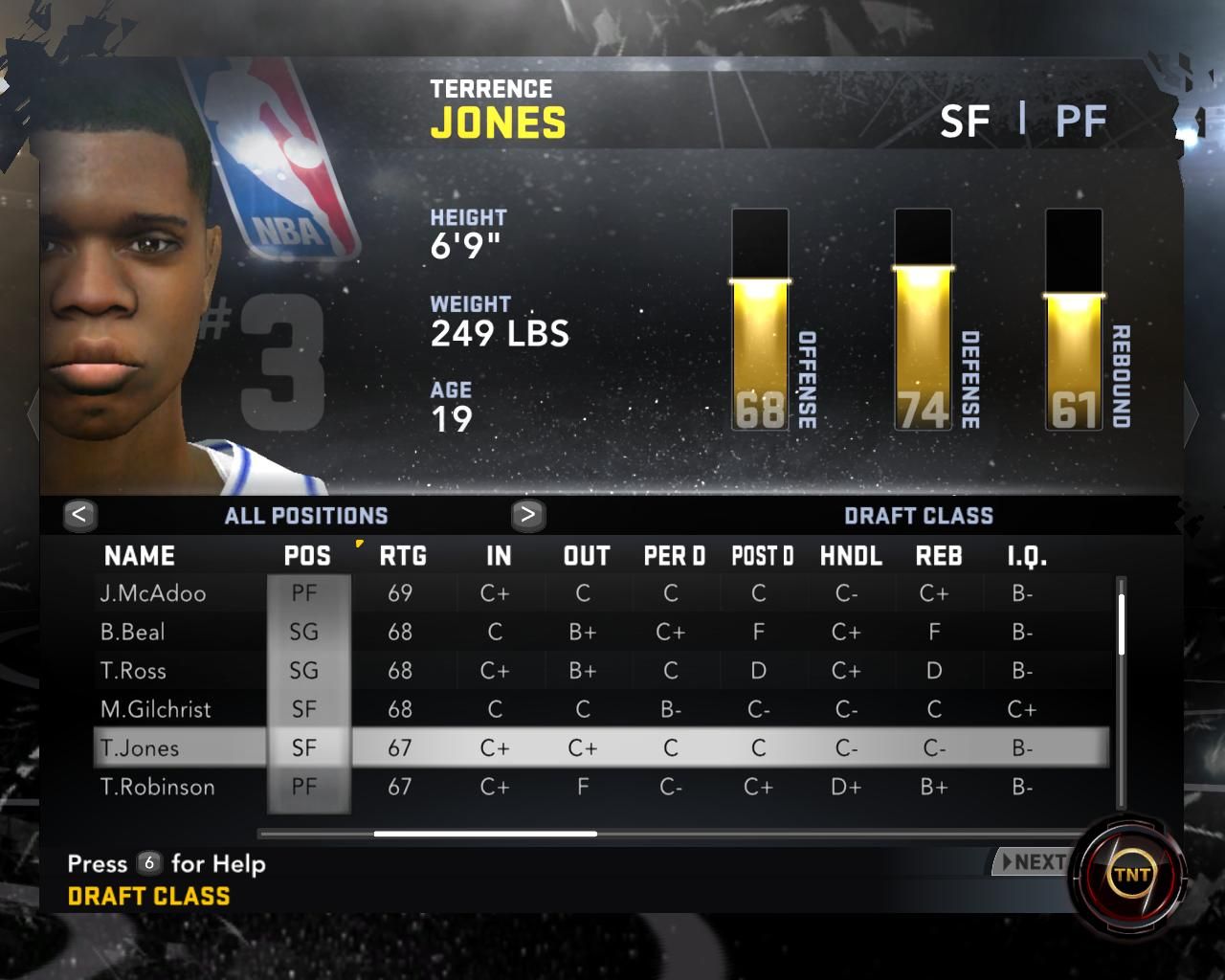
Task: Click the horizontal scrollbar under the table
Action: [x=485, y=834]
